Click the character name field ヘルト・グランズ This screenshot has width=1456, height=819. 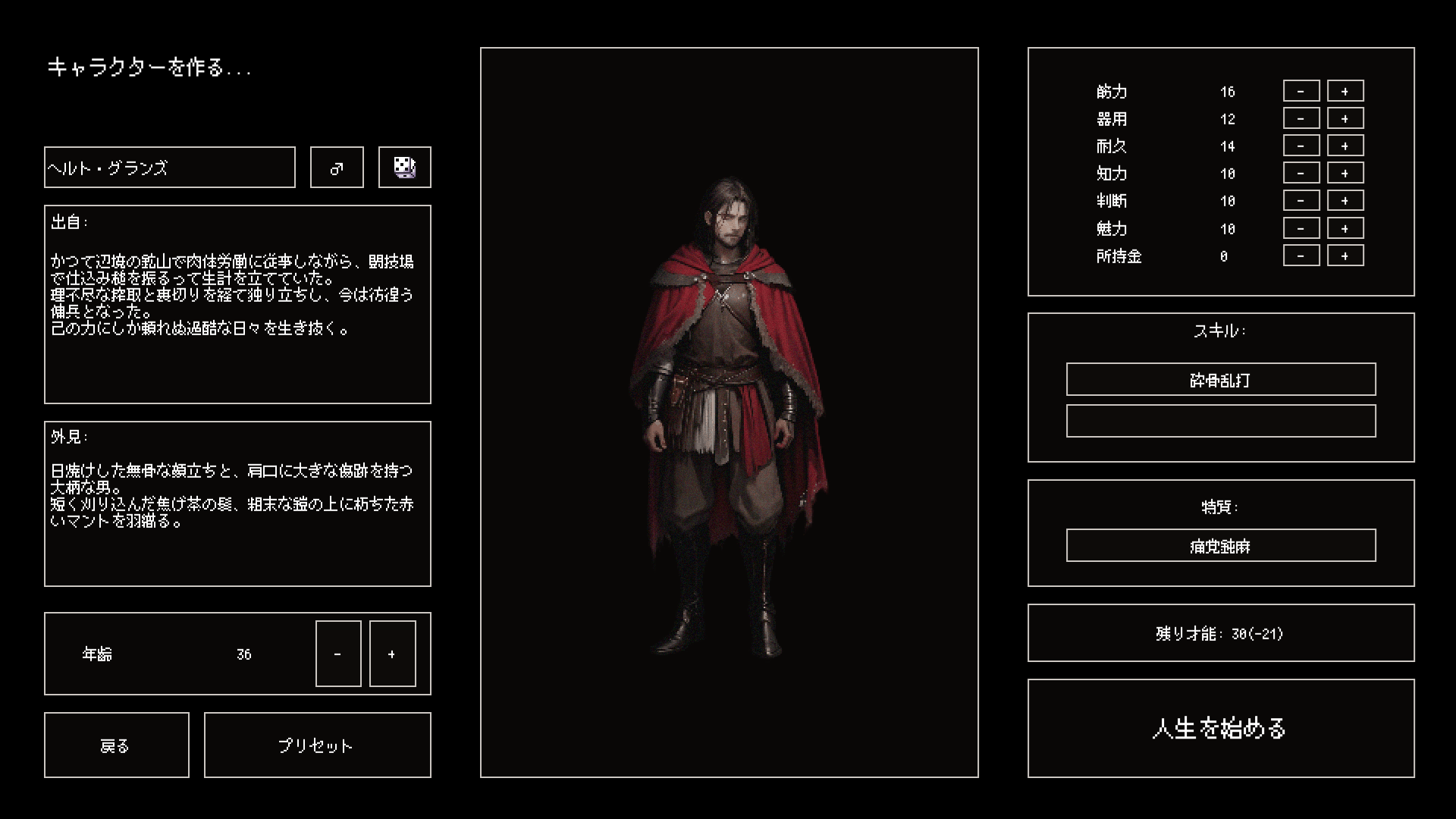click(x=169, y=168)
